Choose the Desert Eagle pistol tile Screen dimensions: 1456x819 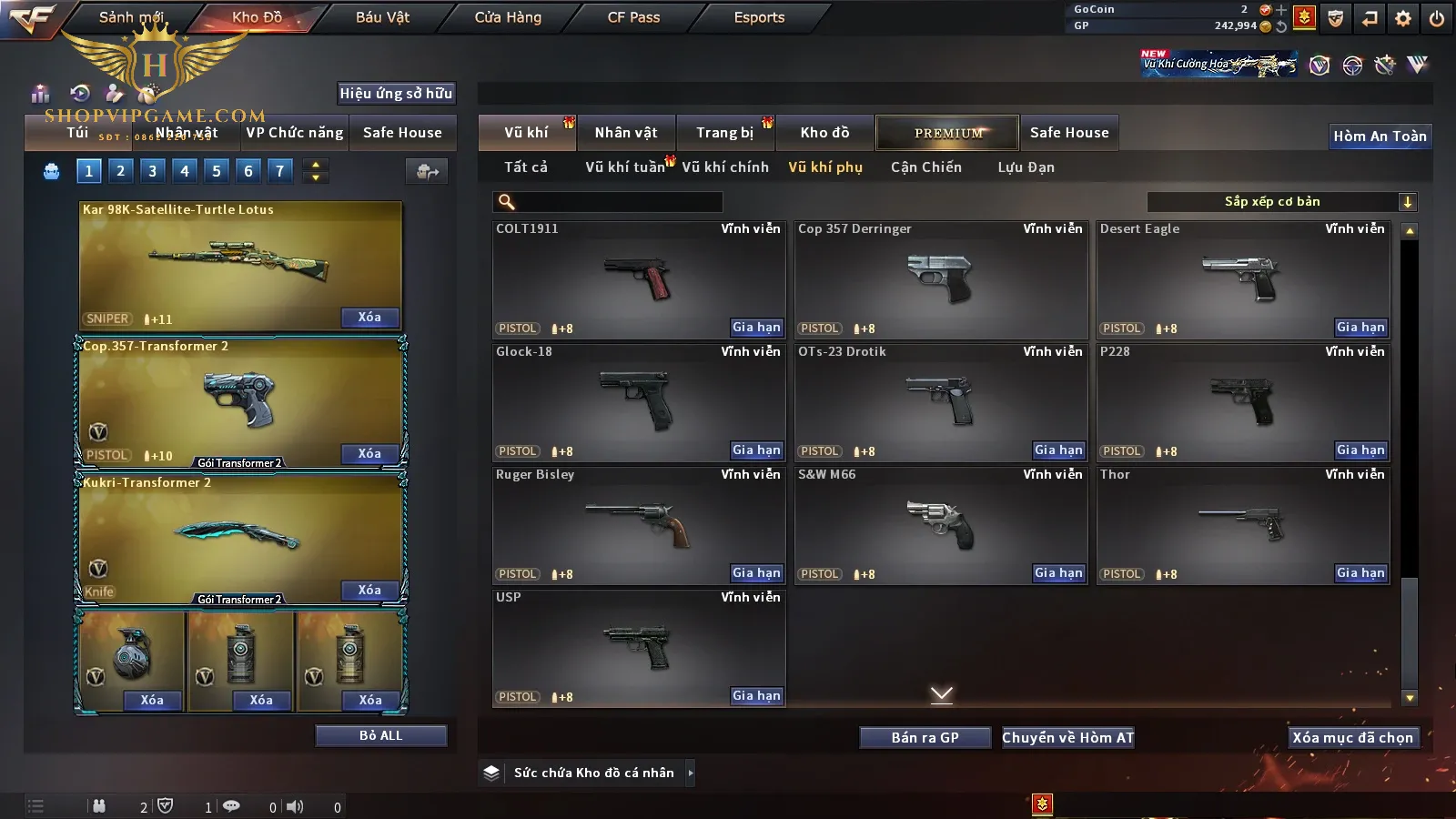point(1242,278)
